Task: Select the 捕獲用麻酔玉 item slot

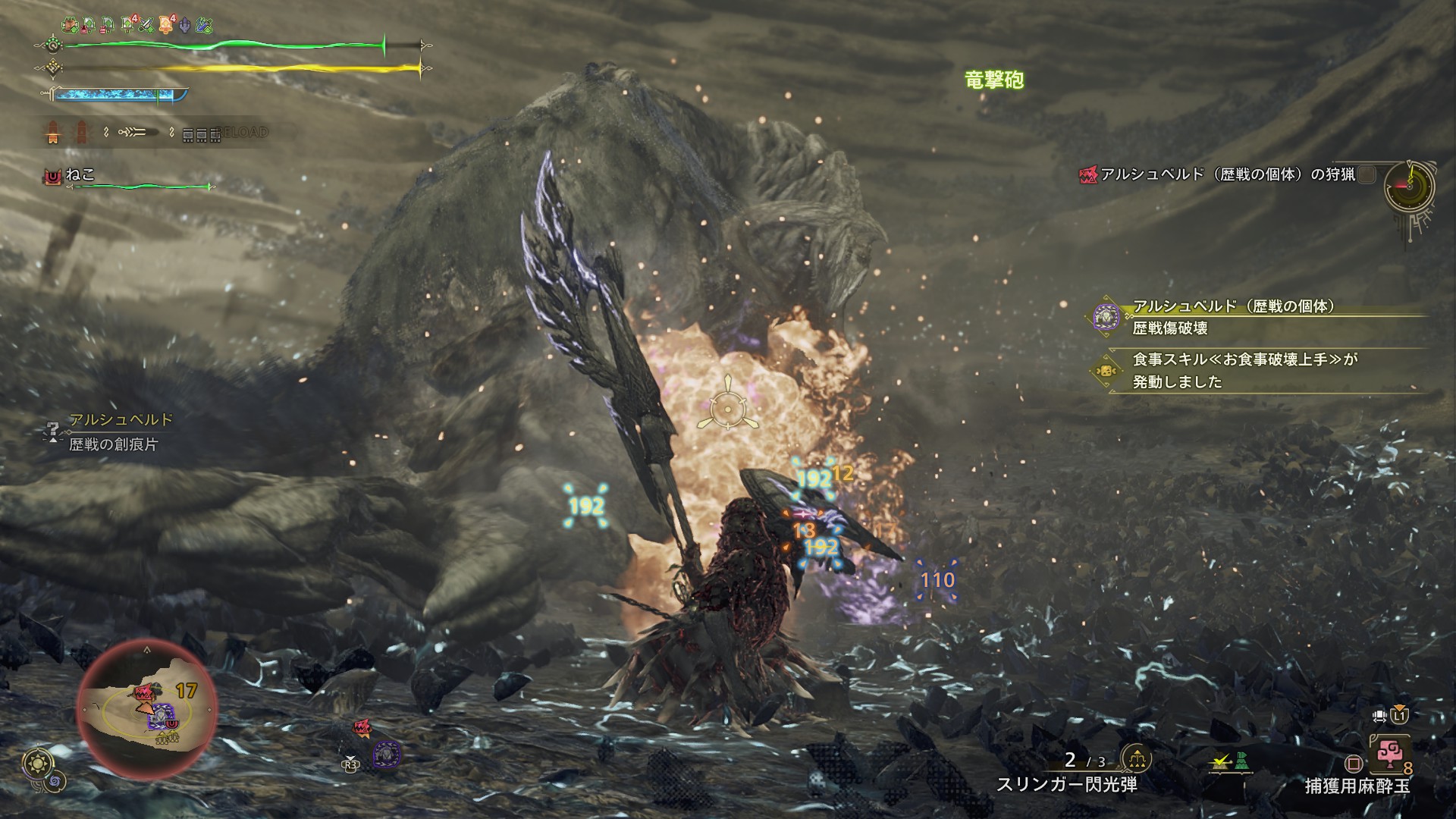Action: pos(1389,755)
